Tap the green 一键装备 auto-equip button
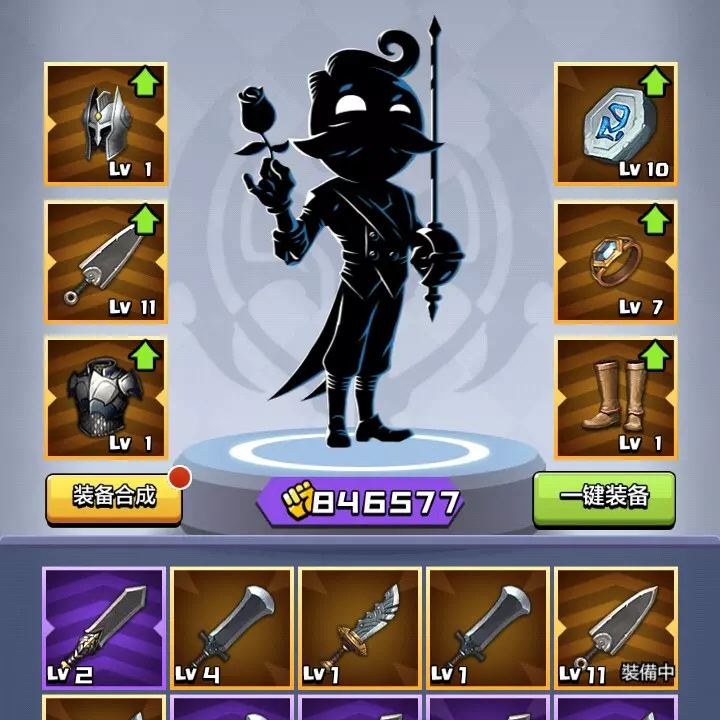720x720 pixels. (x=604, y=497)
